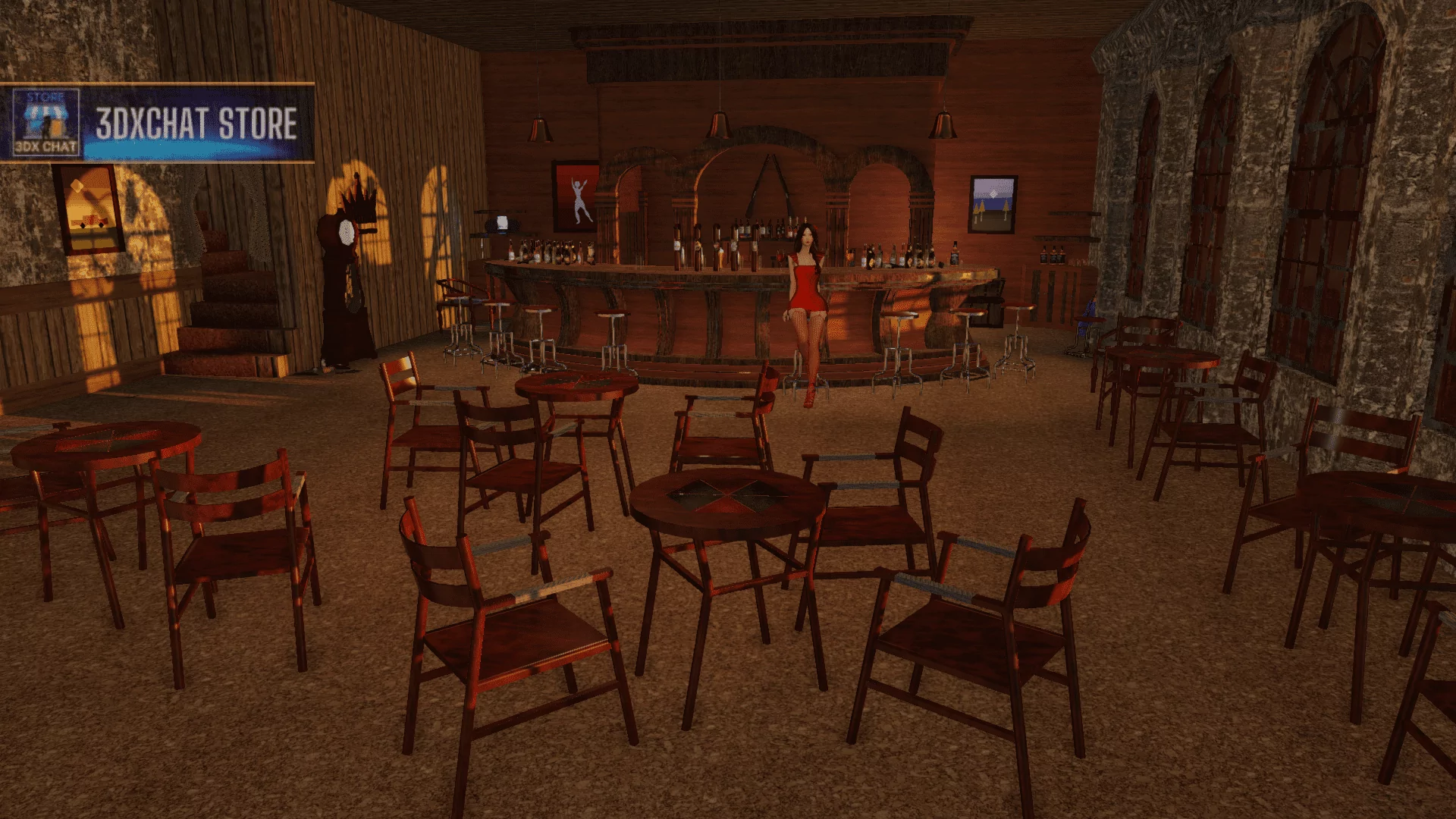Open the 3DXChat Store banner
This screenshot has height=819, width=1456.
pos(158,123)
